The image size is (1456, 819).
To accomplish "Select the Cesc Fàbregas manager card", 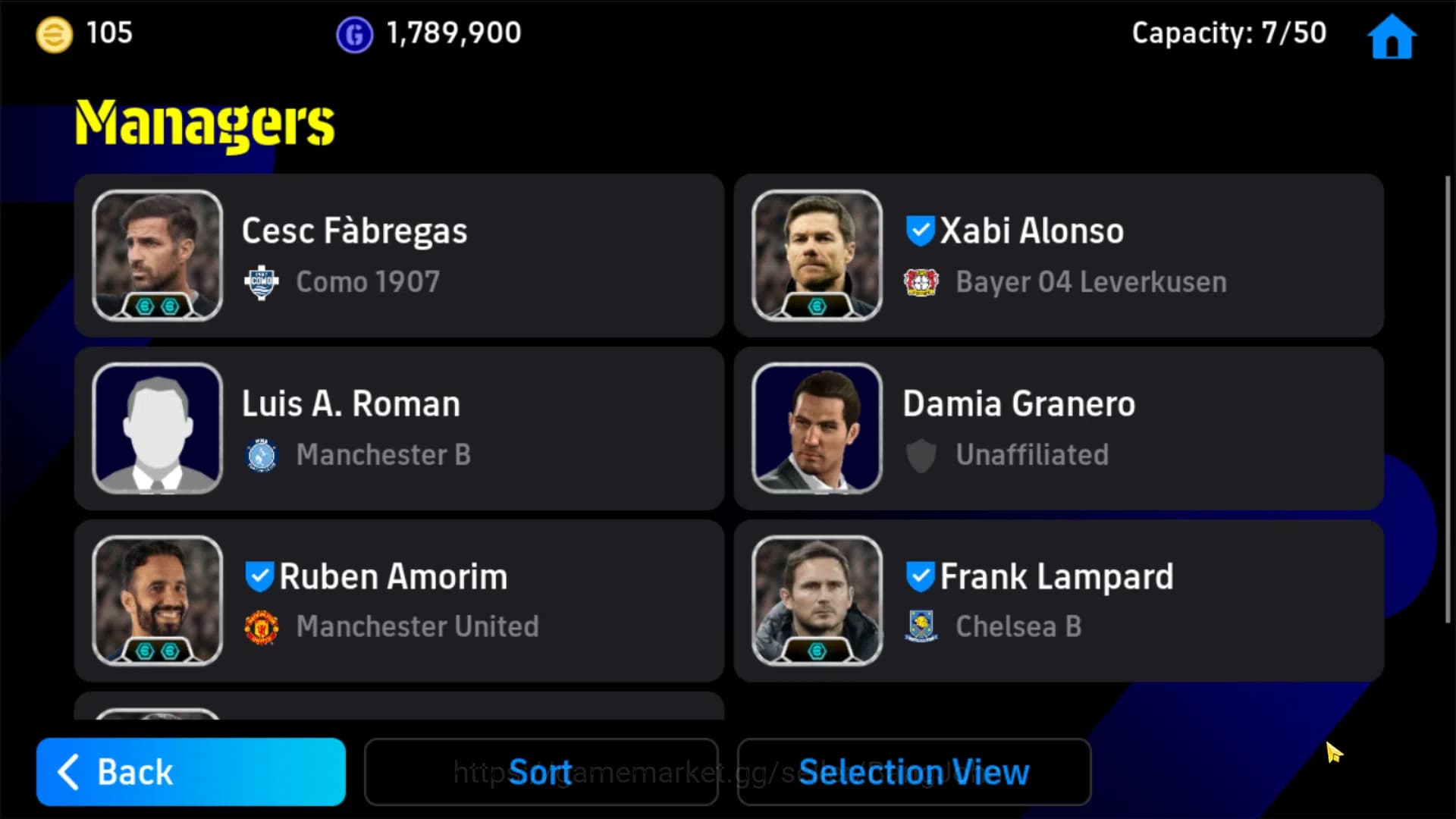I will click(400, 256).
